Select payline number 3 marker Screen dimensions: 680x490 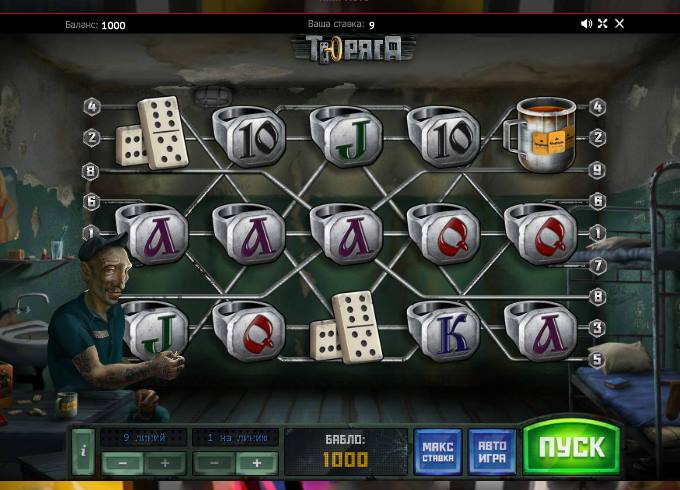(x=598, y=328)
